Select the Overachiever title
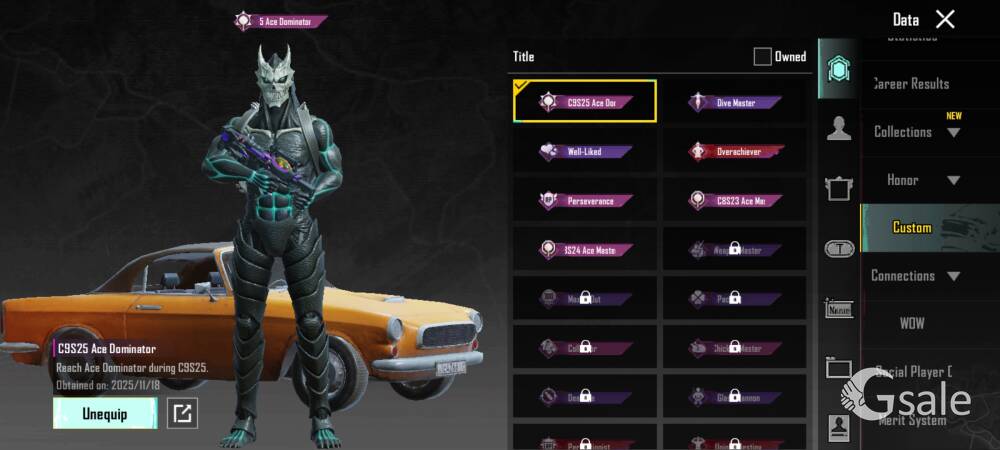The image size is (1000, 450). coord(735,151)
